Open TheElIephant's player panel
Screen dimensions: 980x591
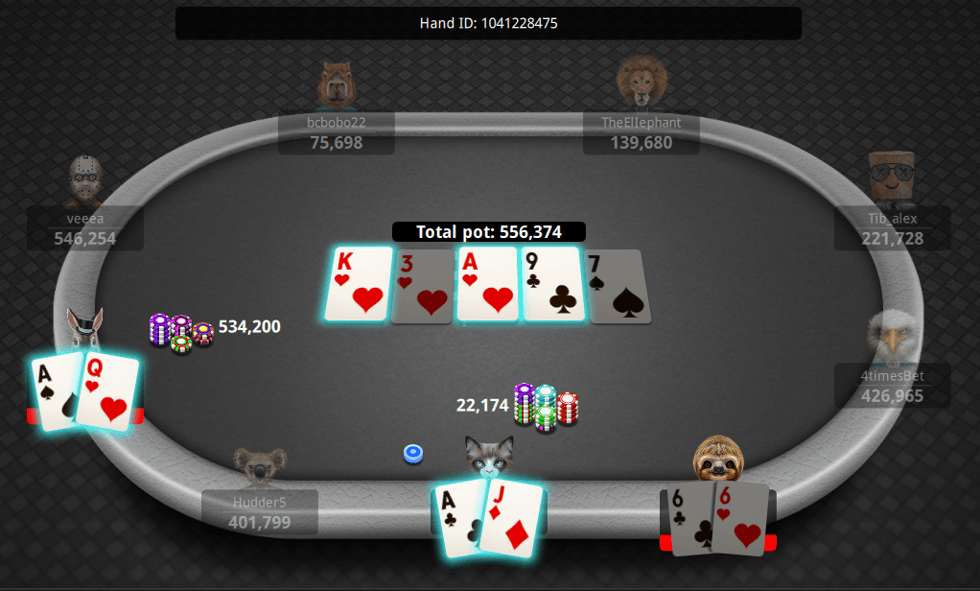point(641,133)
